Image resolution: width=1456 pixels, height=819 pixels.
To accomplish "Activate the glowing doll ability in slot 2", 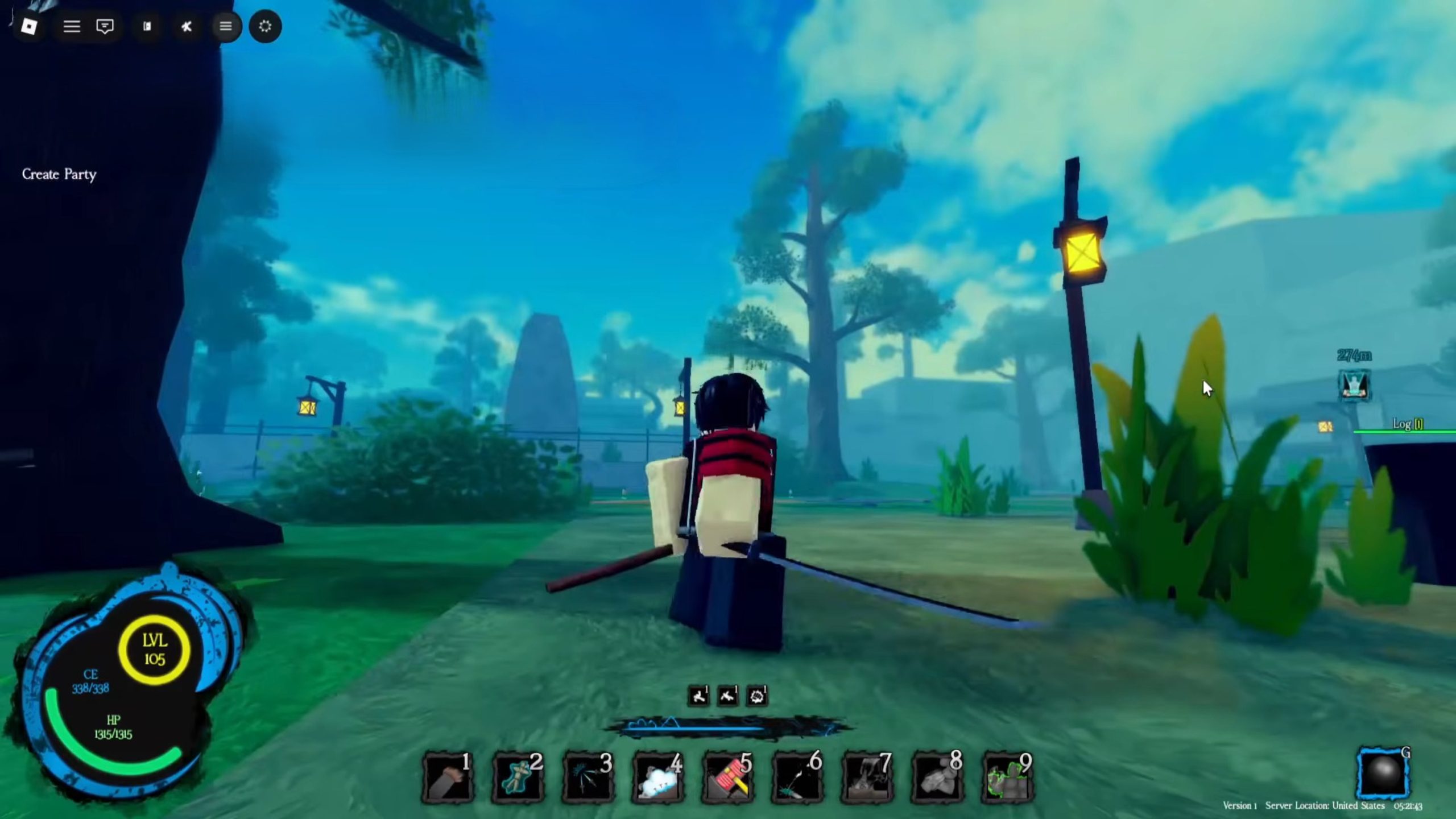I will [x=518, y=777].
